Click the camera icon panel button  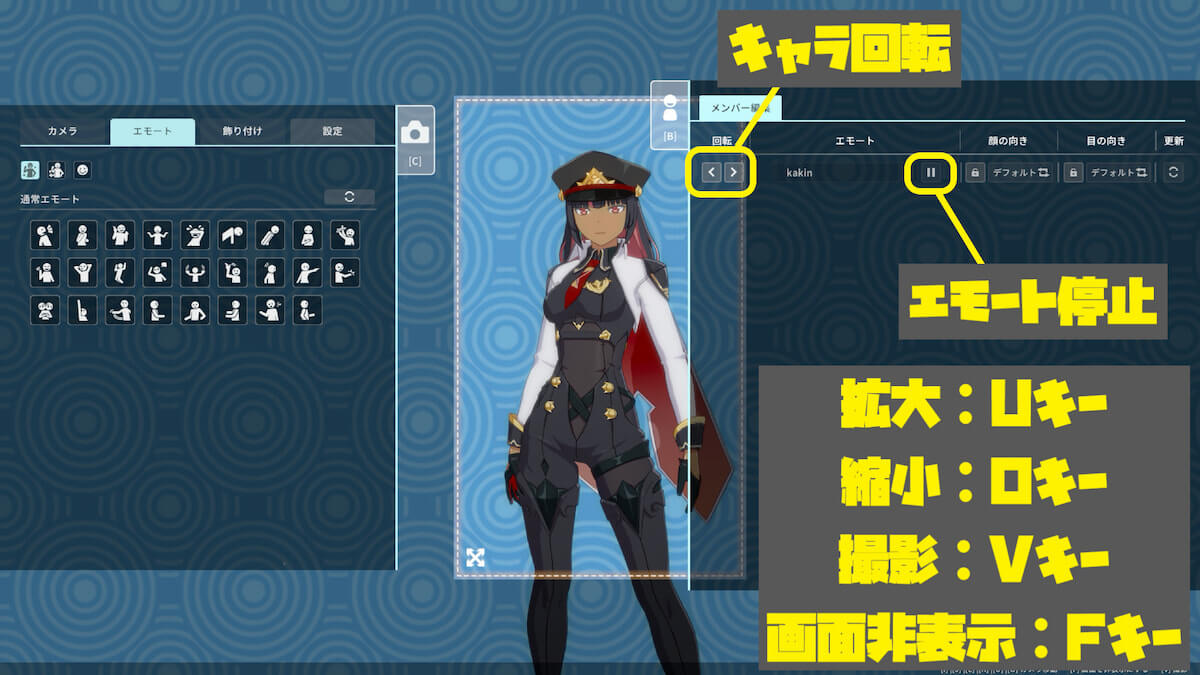[415, 138]
